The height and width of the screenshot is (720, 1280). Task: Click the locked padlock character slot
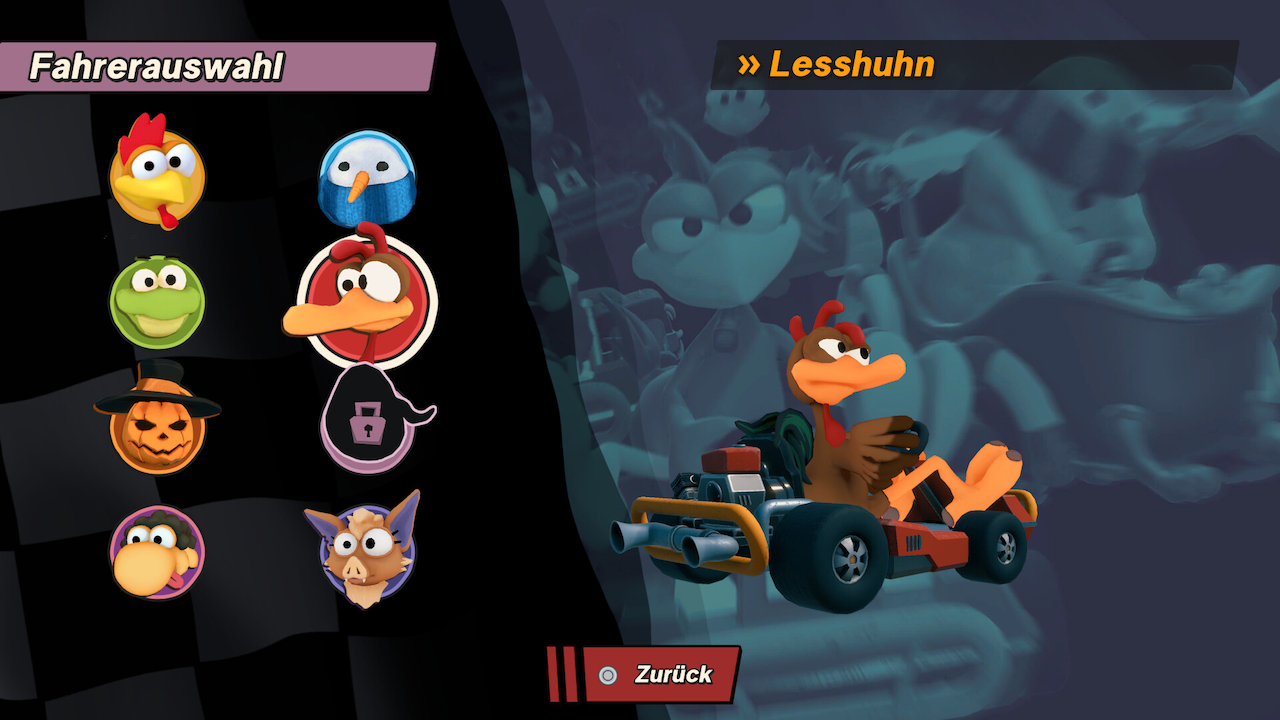[x=365, y=421]
